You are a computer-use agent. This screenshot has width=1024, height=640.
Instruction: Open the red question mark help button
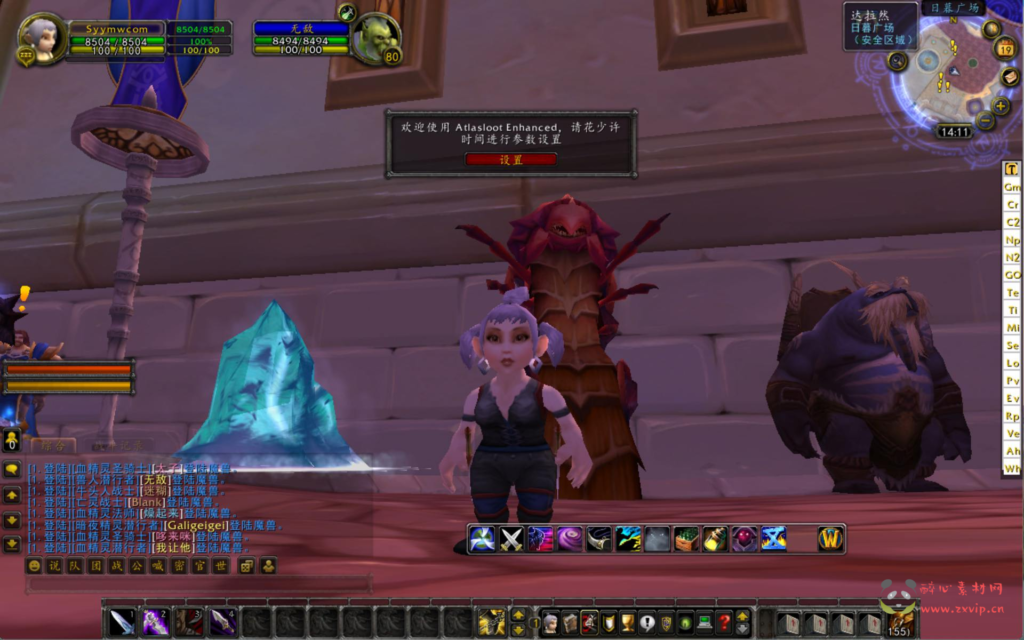(x=725, y=623)
